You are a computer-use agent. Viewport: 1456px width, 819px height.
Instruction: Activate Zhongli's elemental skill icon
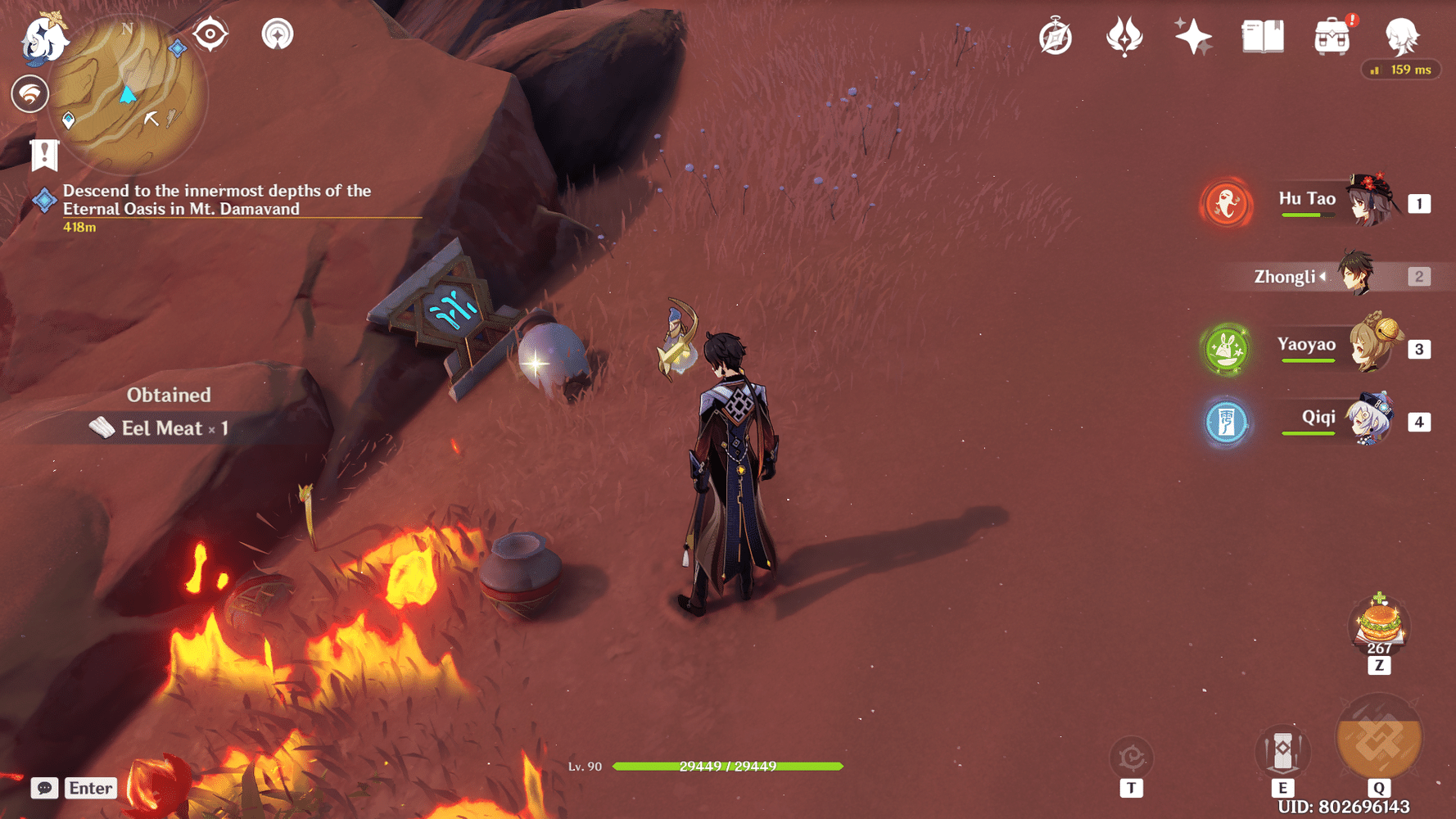[1282, 752]
